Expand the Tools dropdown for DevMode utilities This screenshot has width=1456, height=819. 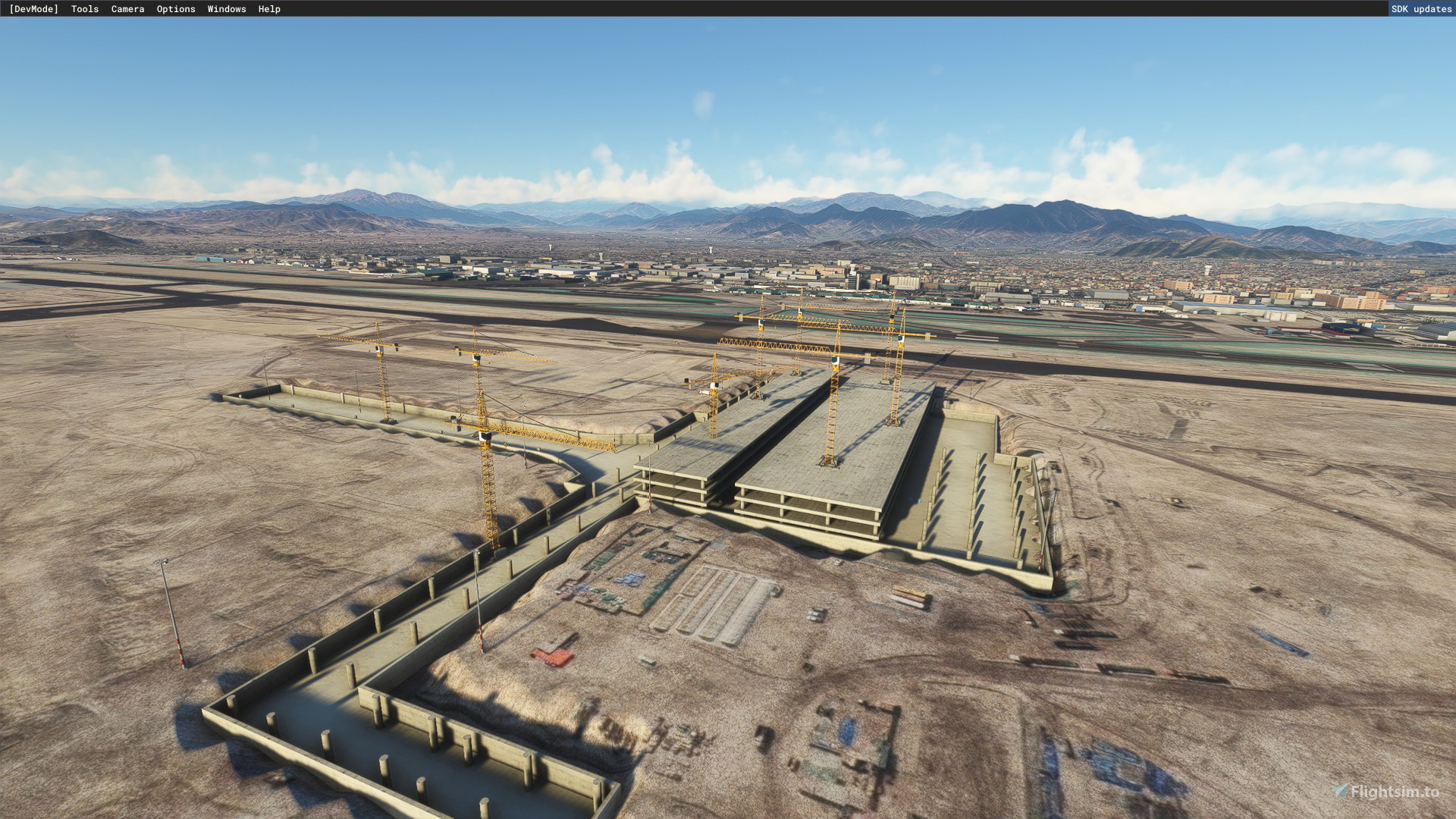pyautogui.click(x=83, y=9)
